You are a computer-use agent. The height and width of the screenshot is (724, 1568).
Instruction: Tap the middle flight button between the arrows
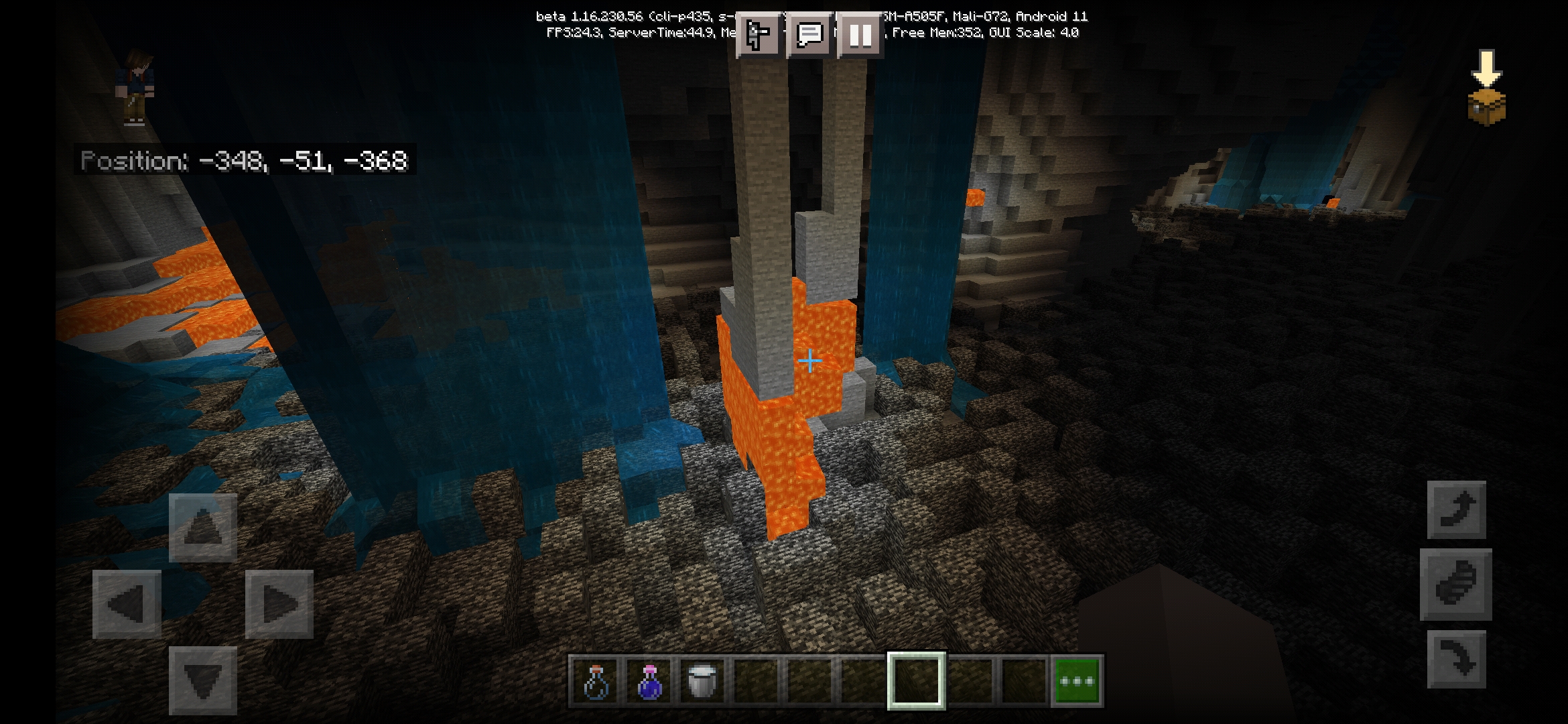click(x=1456, y=584)
